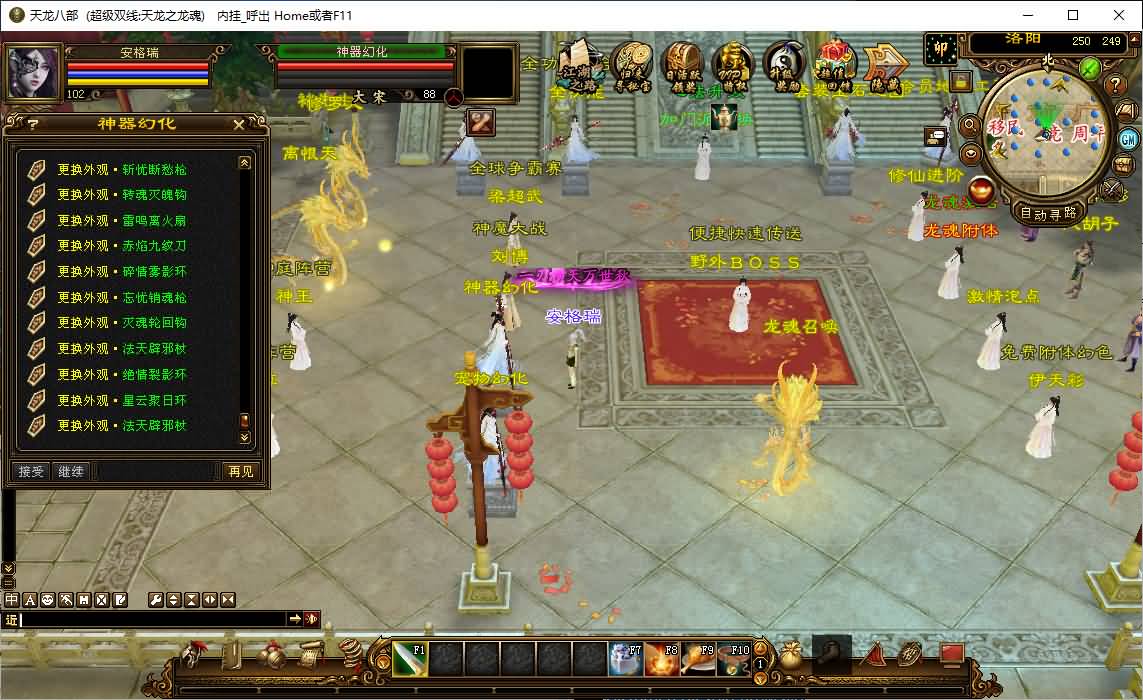Choose the 雷鸣离火扇 appearance option
1143x700 pixels.
coord(121,220)
